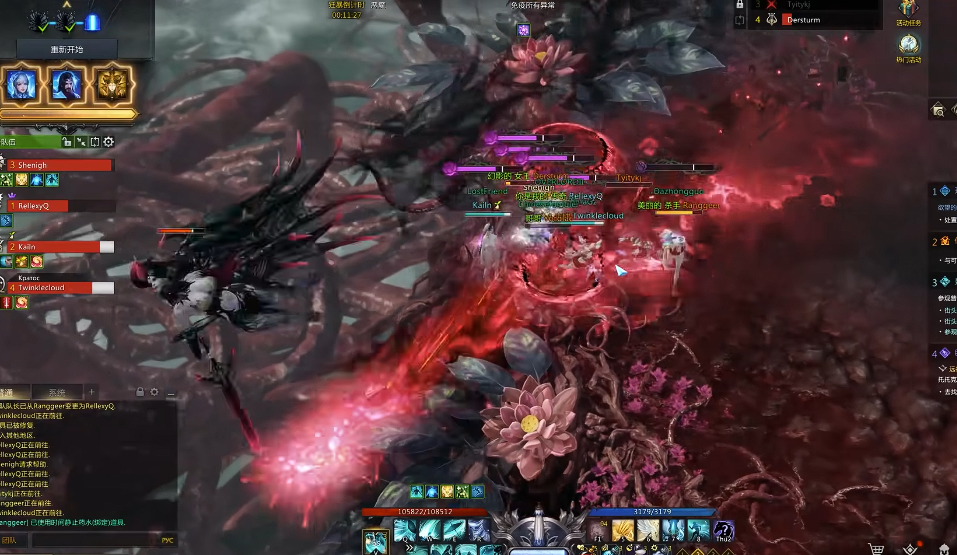Select the bearded man portrait card
Viewport: 957px width, 555px height.
click(x=67, y=84)
